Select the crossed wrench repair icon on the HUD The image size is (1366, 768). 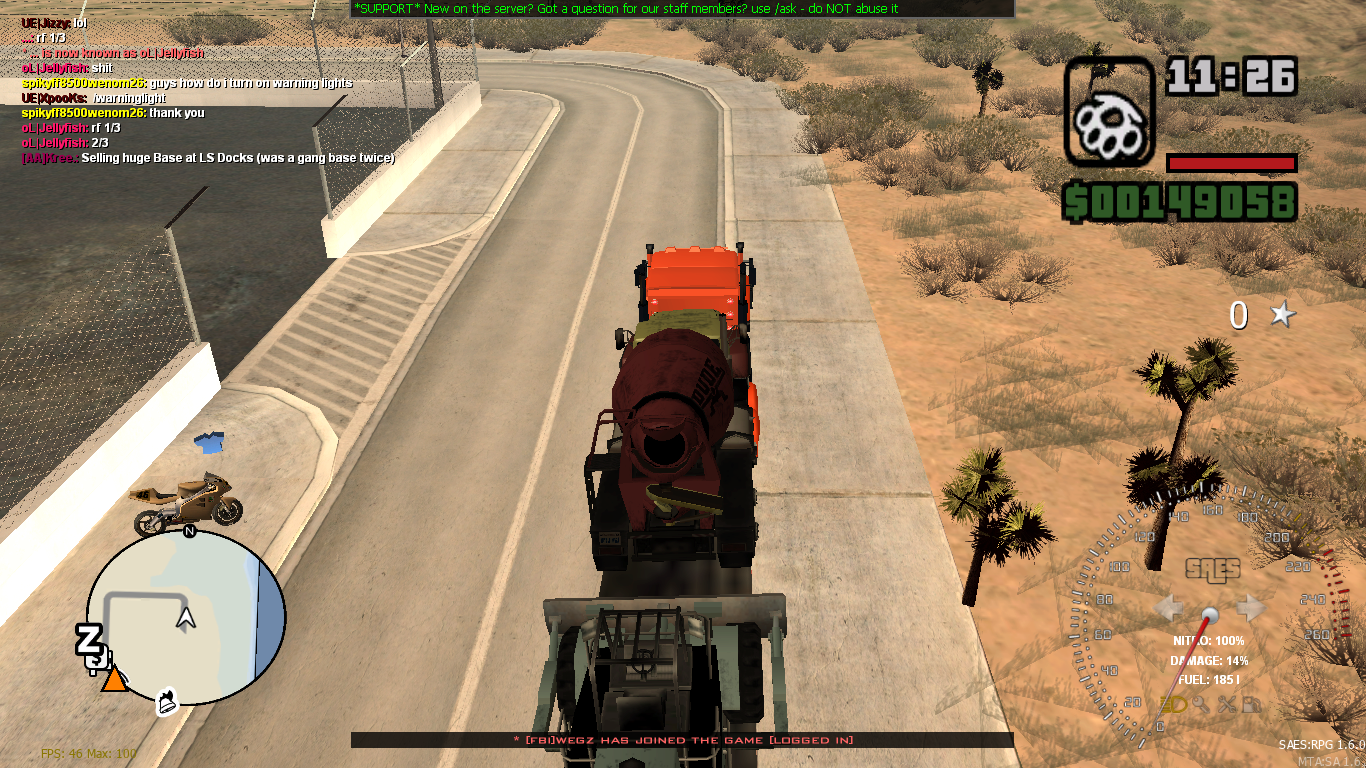1227,703
